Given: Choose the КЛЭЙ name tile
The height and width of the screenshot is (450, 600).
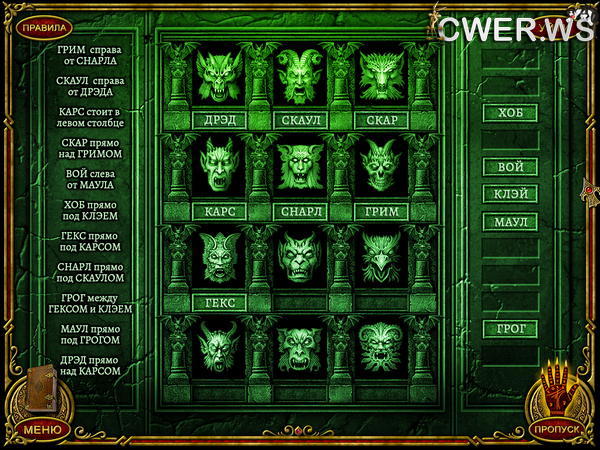Looking at the screenshot, I should pos(510,194).
